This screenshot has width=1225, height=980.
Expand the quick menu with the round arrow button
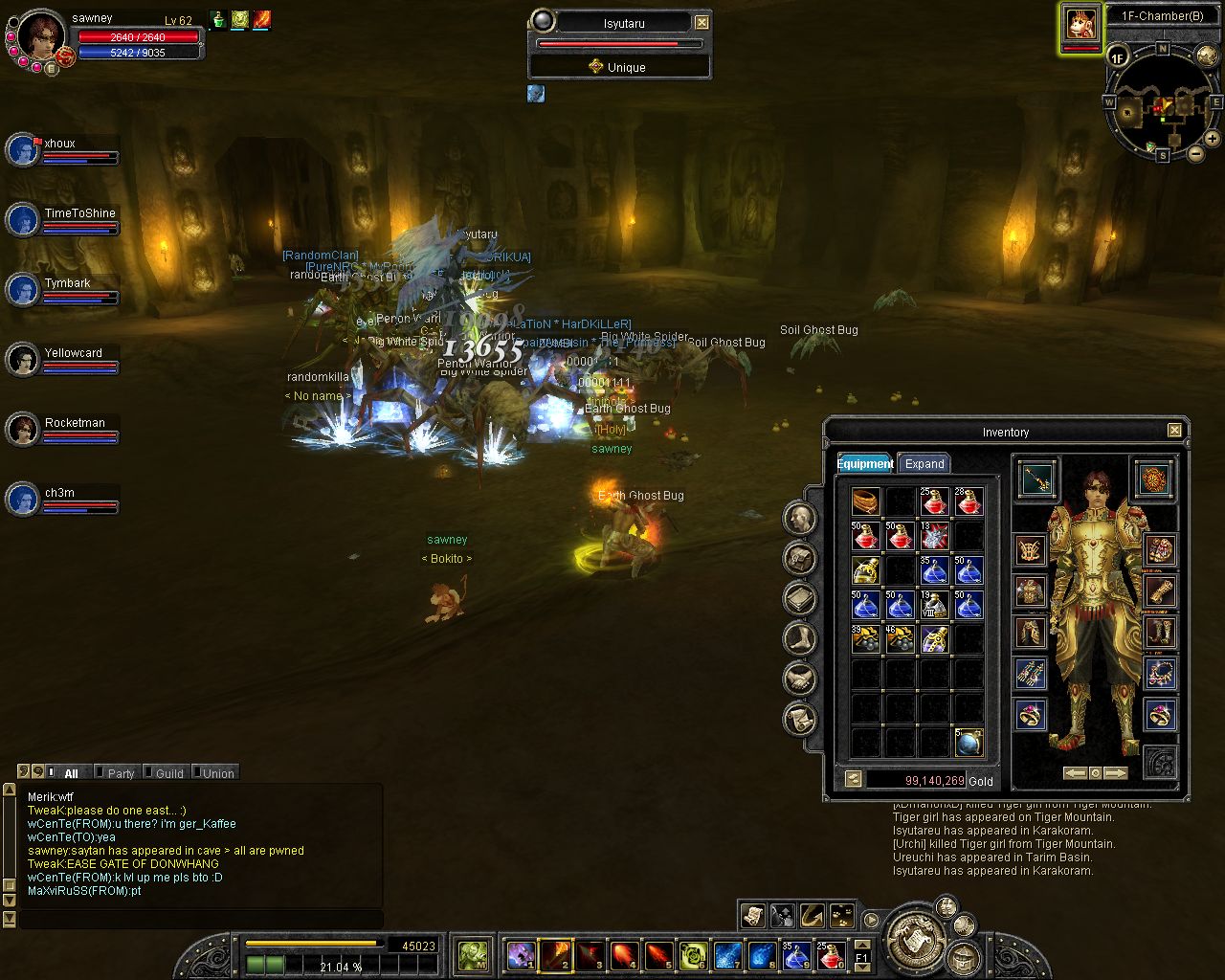[871, 920]
